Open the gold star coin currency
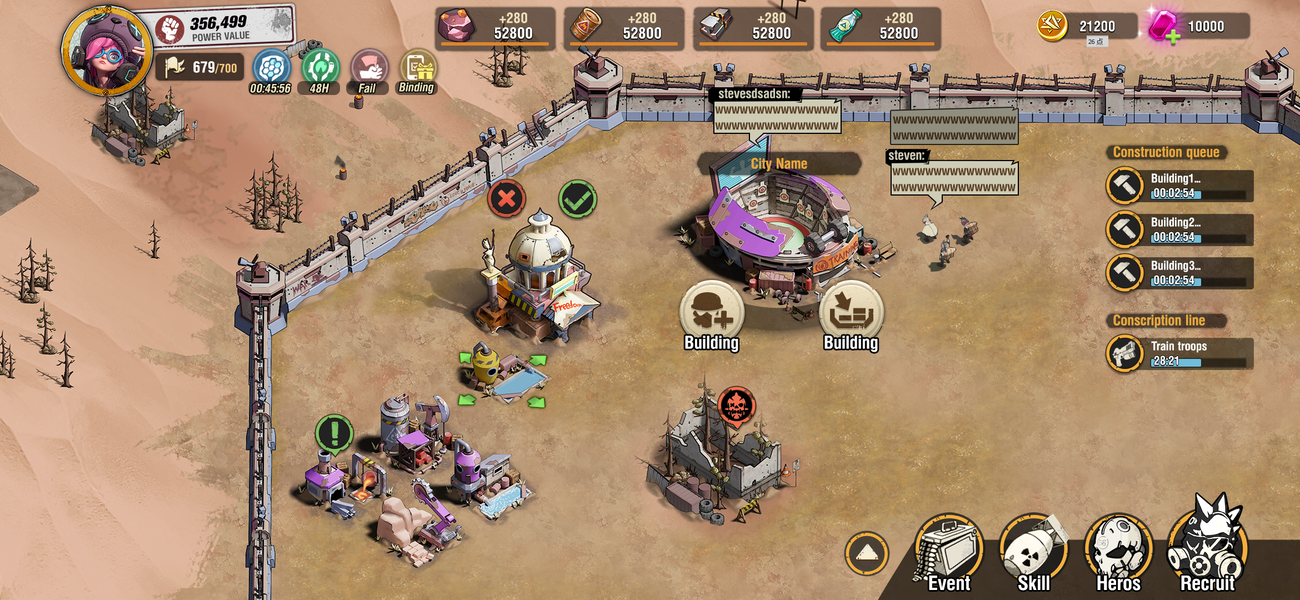 [x=1052, y=26]
